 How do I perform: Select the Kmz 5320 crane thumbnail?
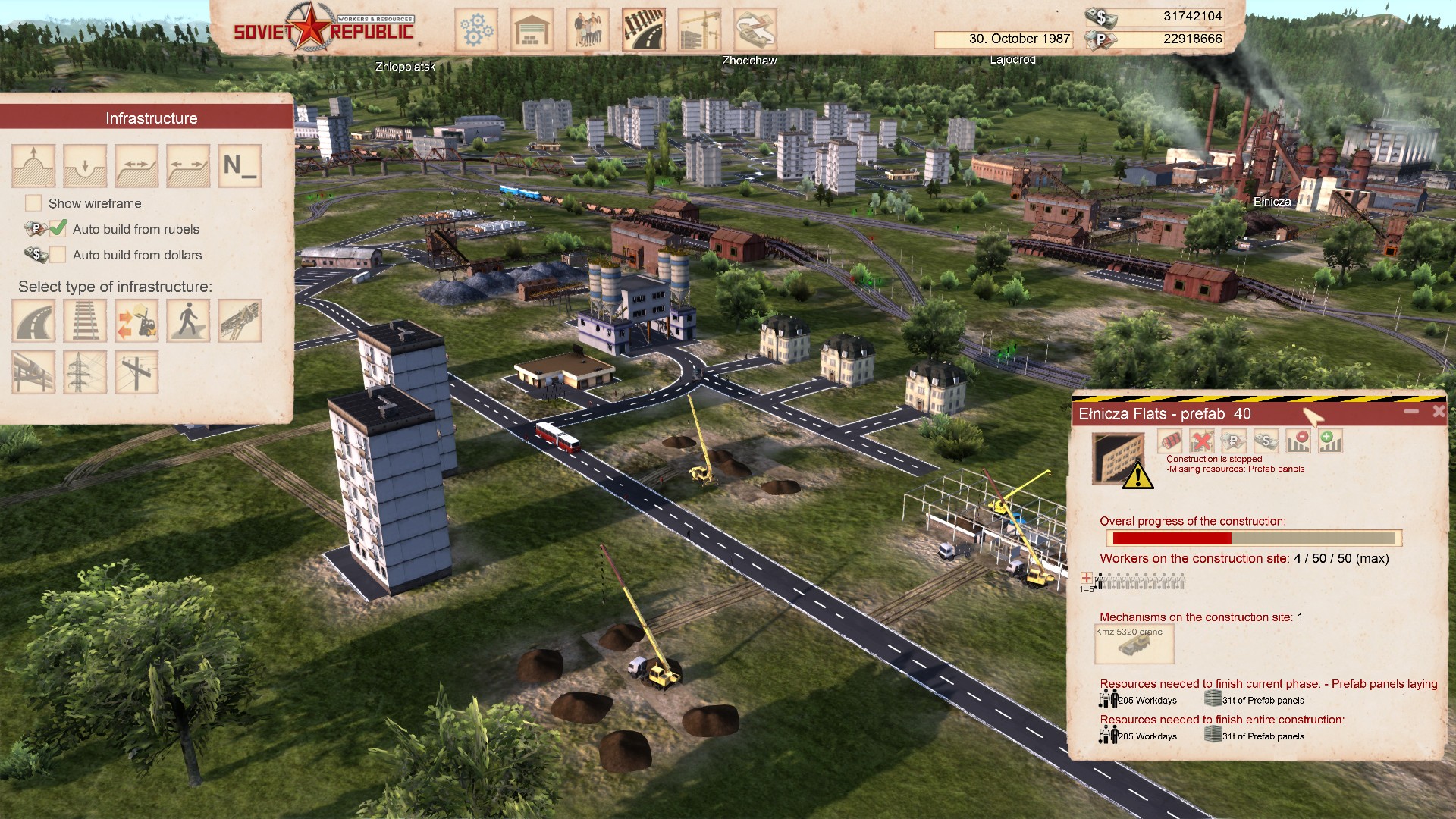pos(1134,644)
